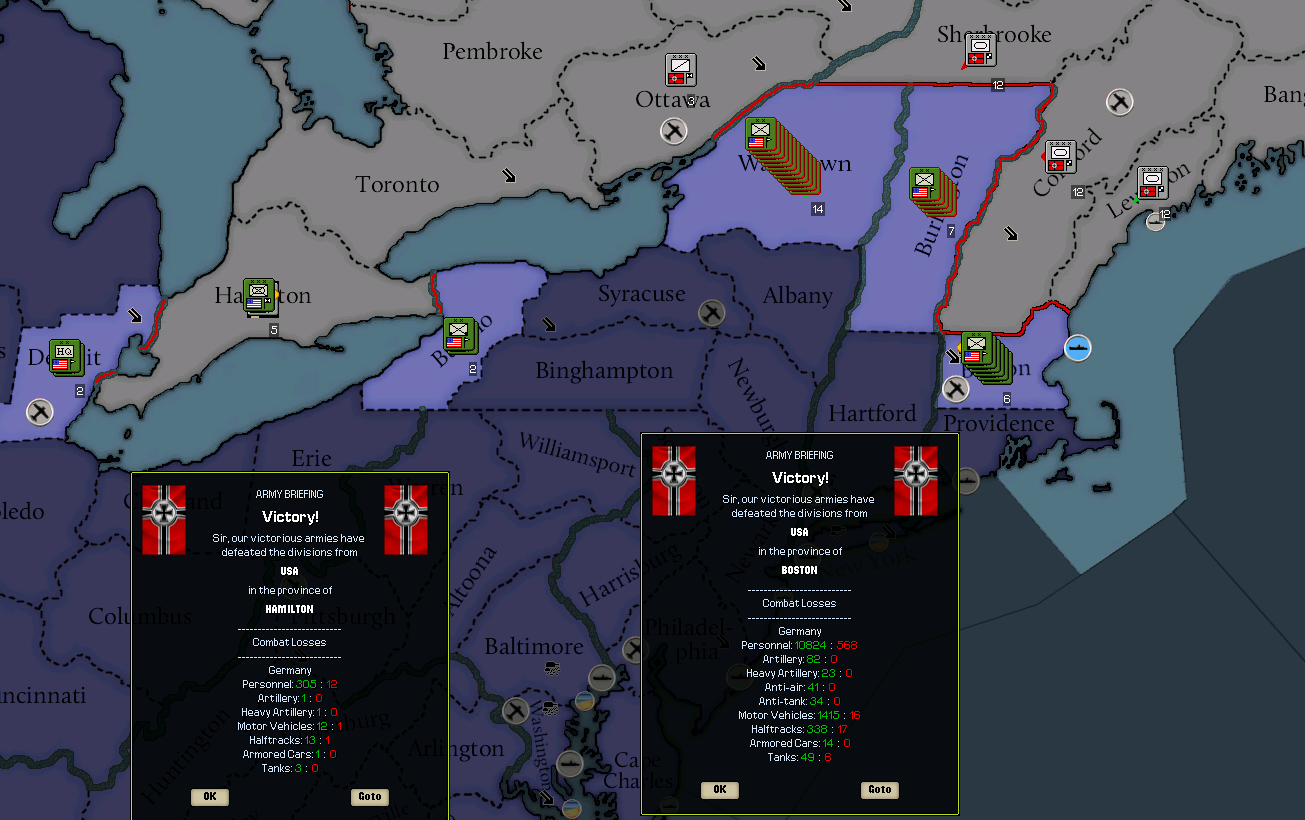Click the blue anchor port icon off the coast

coord(1078,347)
